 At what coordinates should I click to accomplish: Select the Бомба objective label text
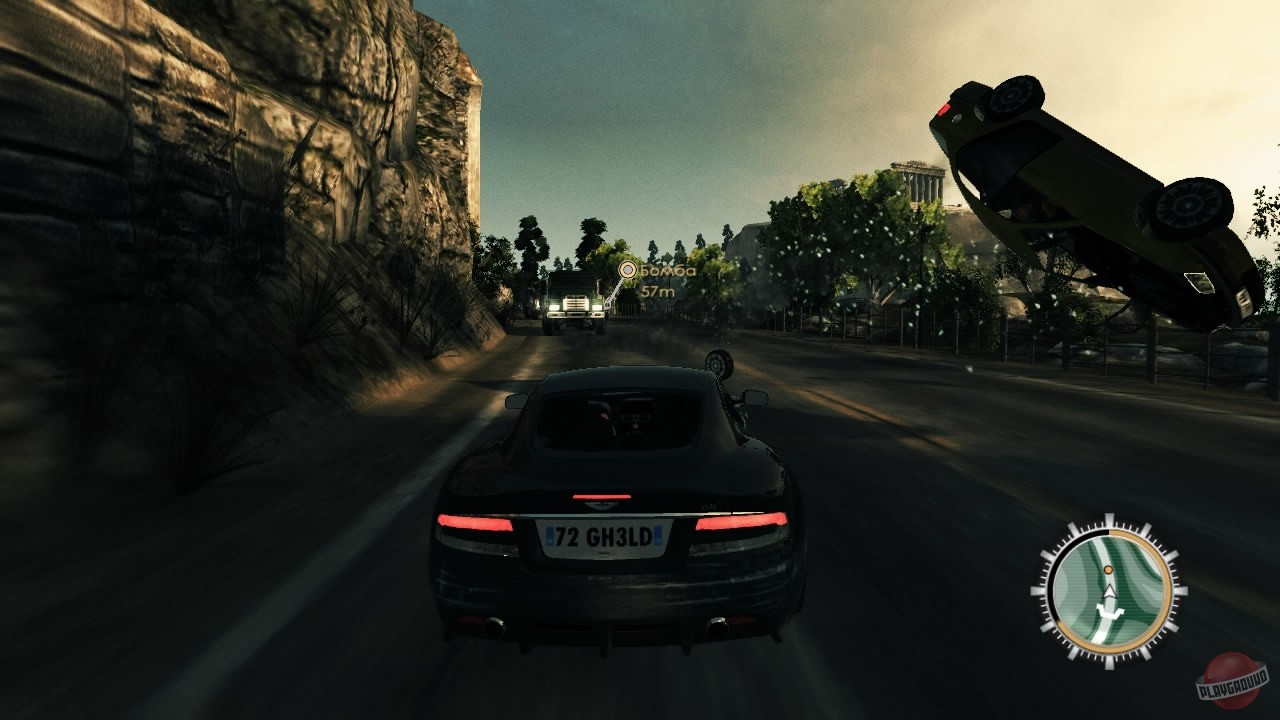click(x=668, y=271)
